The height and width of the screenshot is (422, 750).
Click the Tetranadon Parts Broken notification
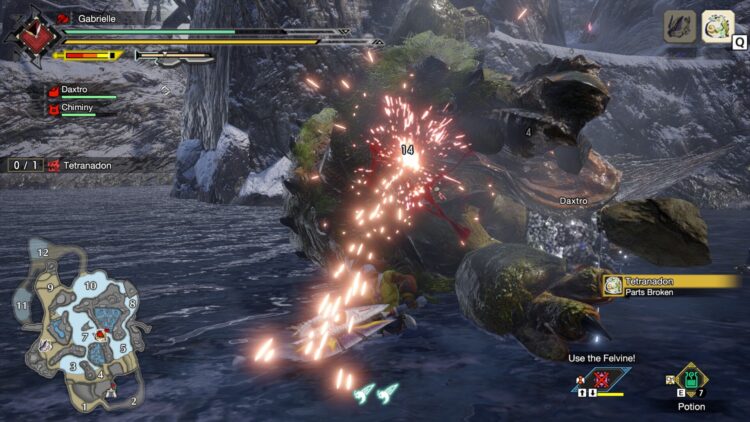click(x=670, y=286)
